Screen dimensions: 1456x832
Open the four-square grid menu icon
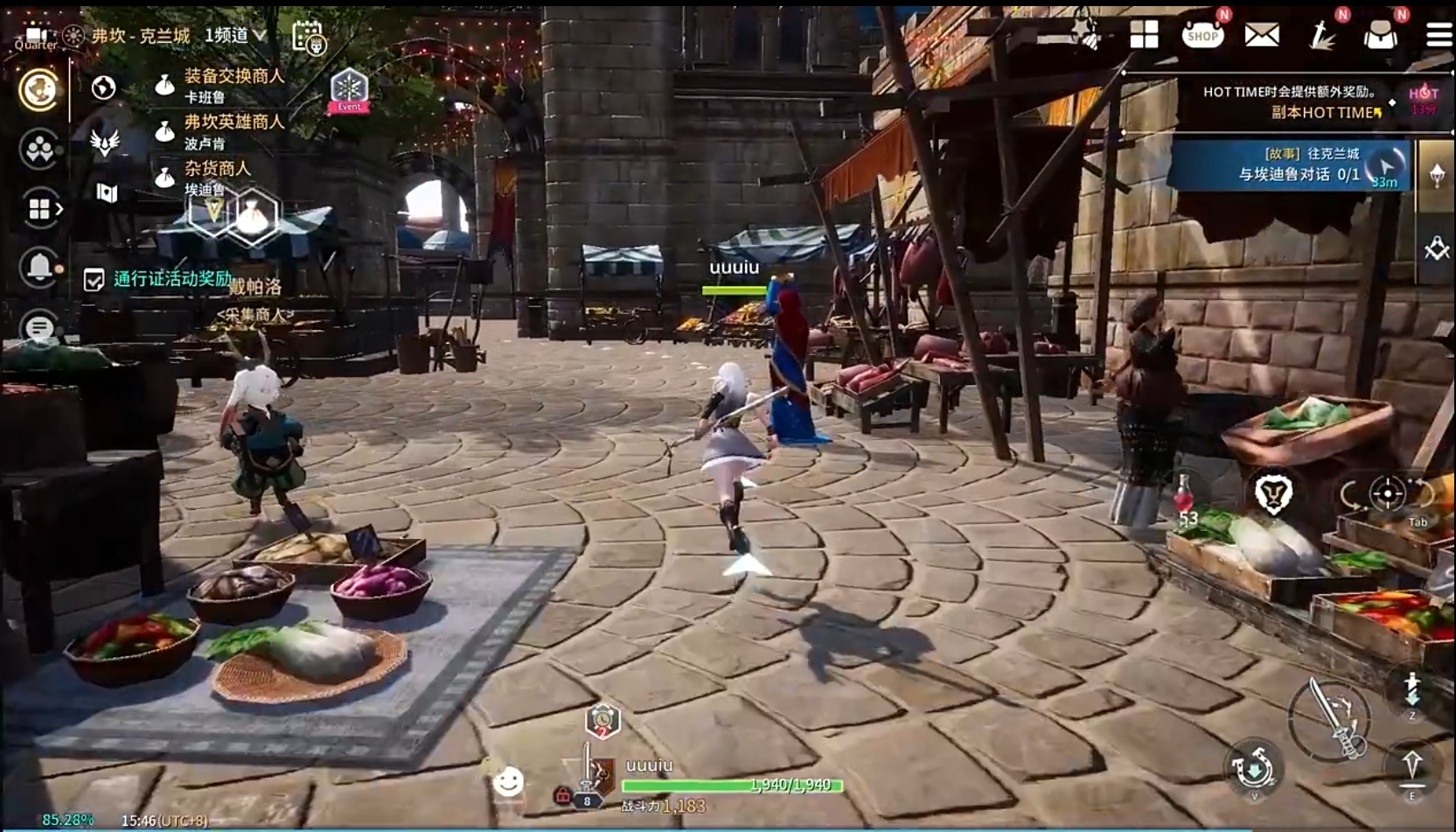click(1144, 35)
